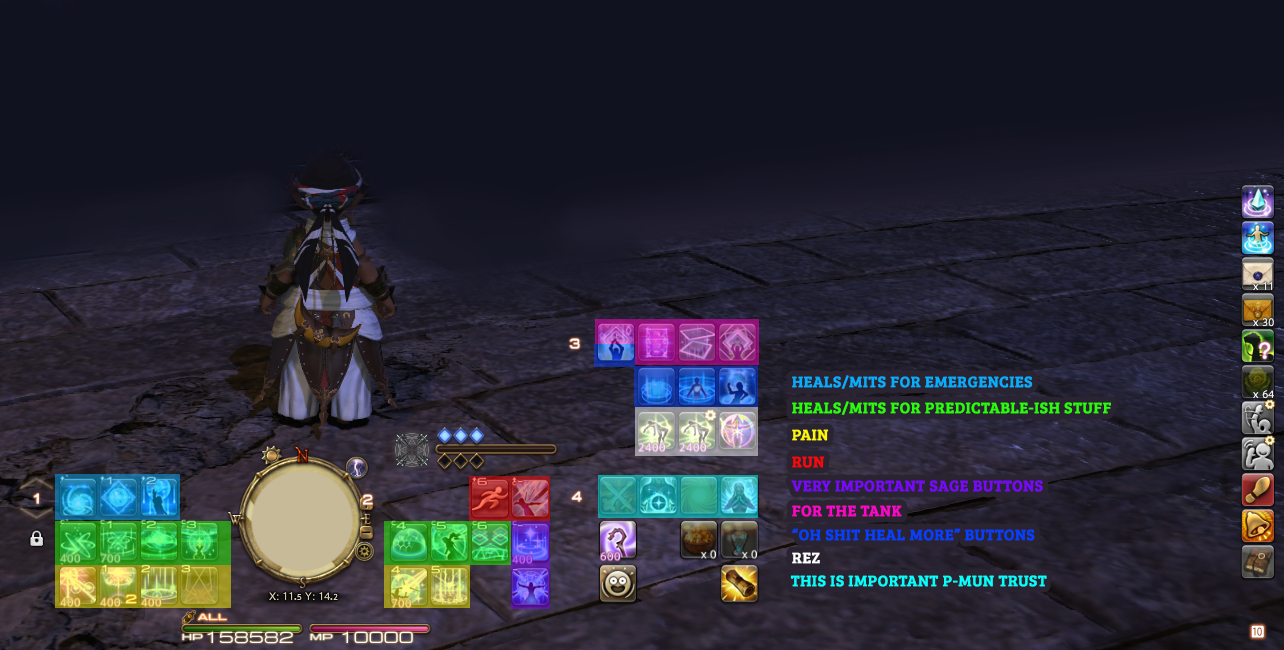
Task: Cast the blue spiral ability on hotbar 1
Action: (77, 497)
